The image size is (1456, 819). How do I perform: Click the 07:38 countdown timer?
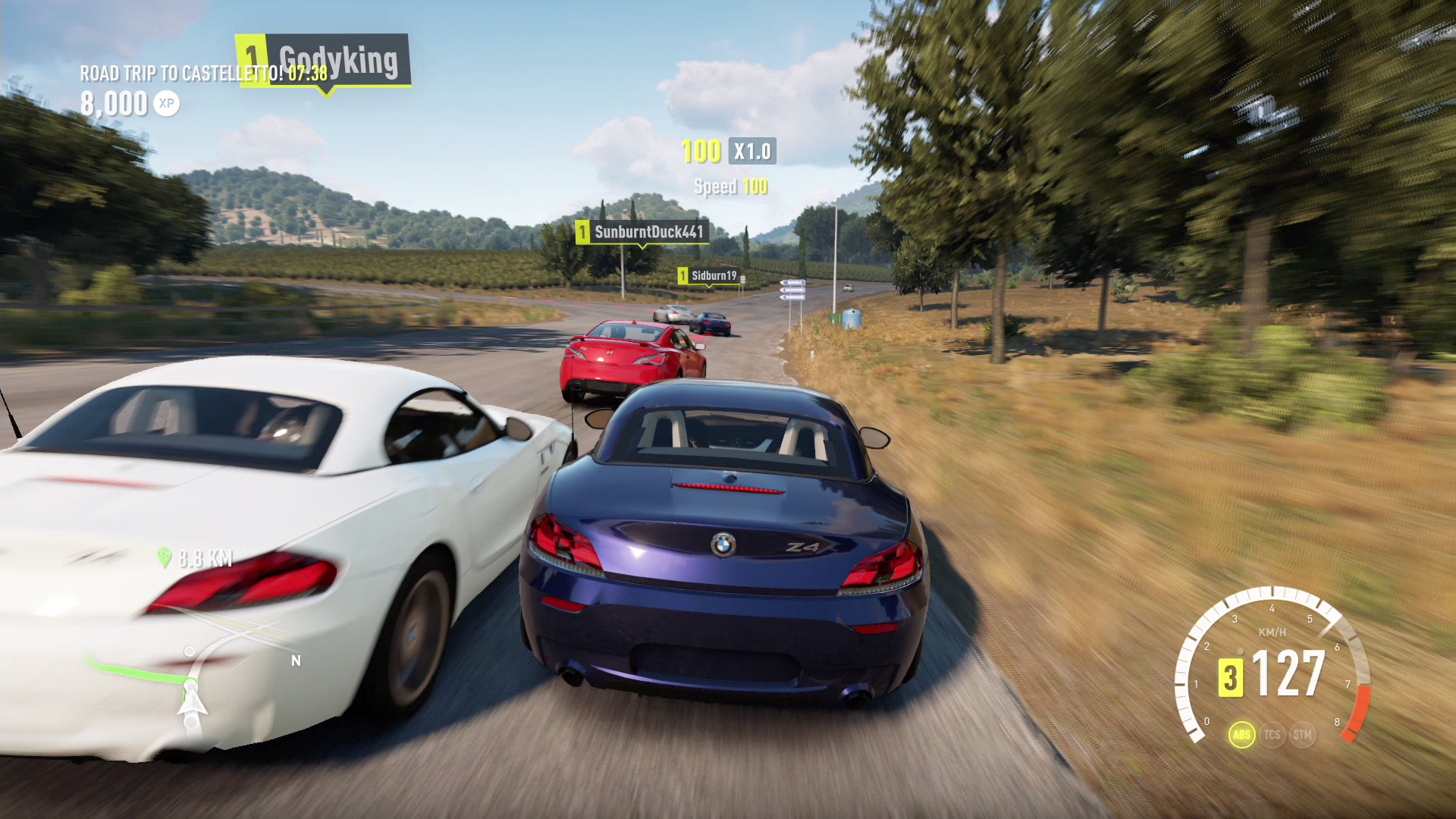[309, 74]
